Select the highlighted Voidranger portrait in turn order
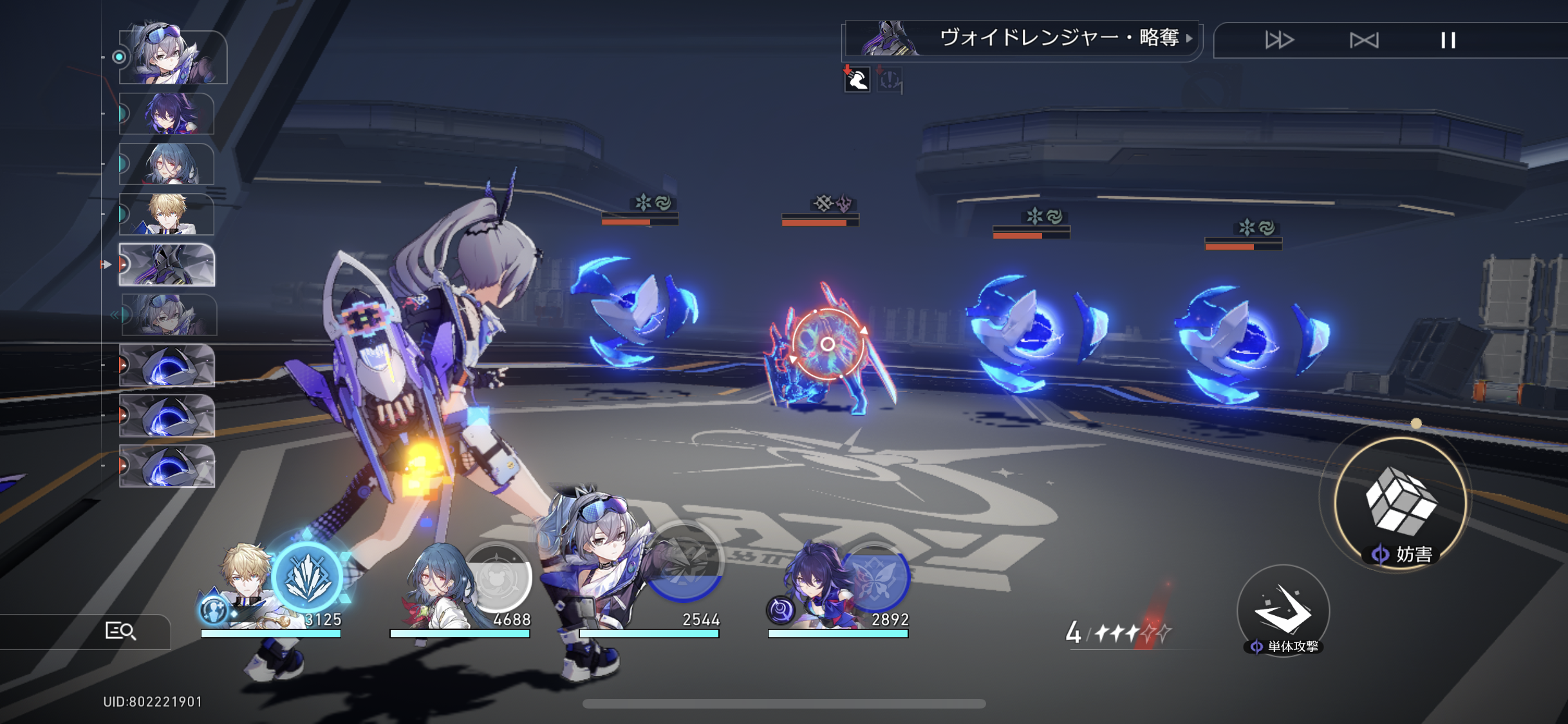Viewport: 1568px width, 724px height. (x=167, y=265)
